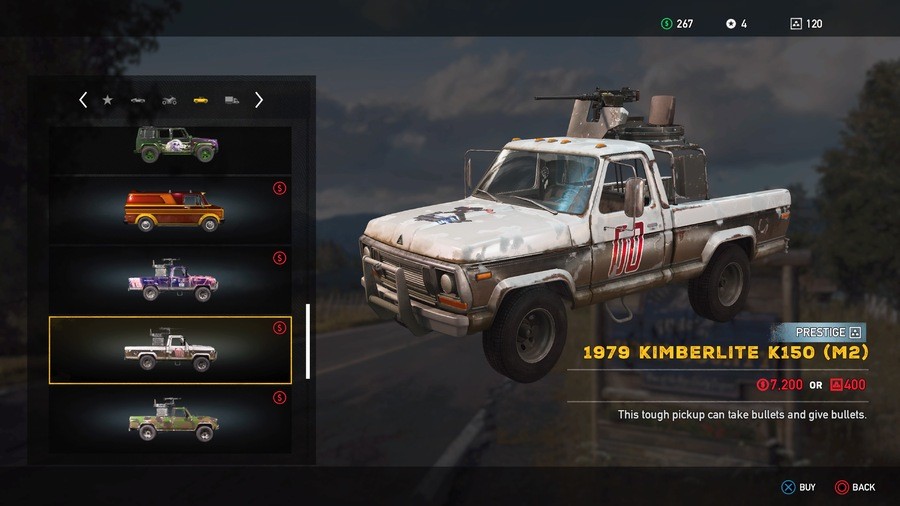900x506 pixels.
Task: Go to the next vehicle category arrow
Action: tap(259, 100)
